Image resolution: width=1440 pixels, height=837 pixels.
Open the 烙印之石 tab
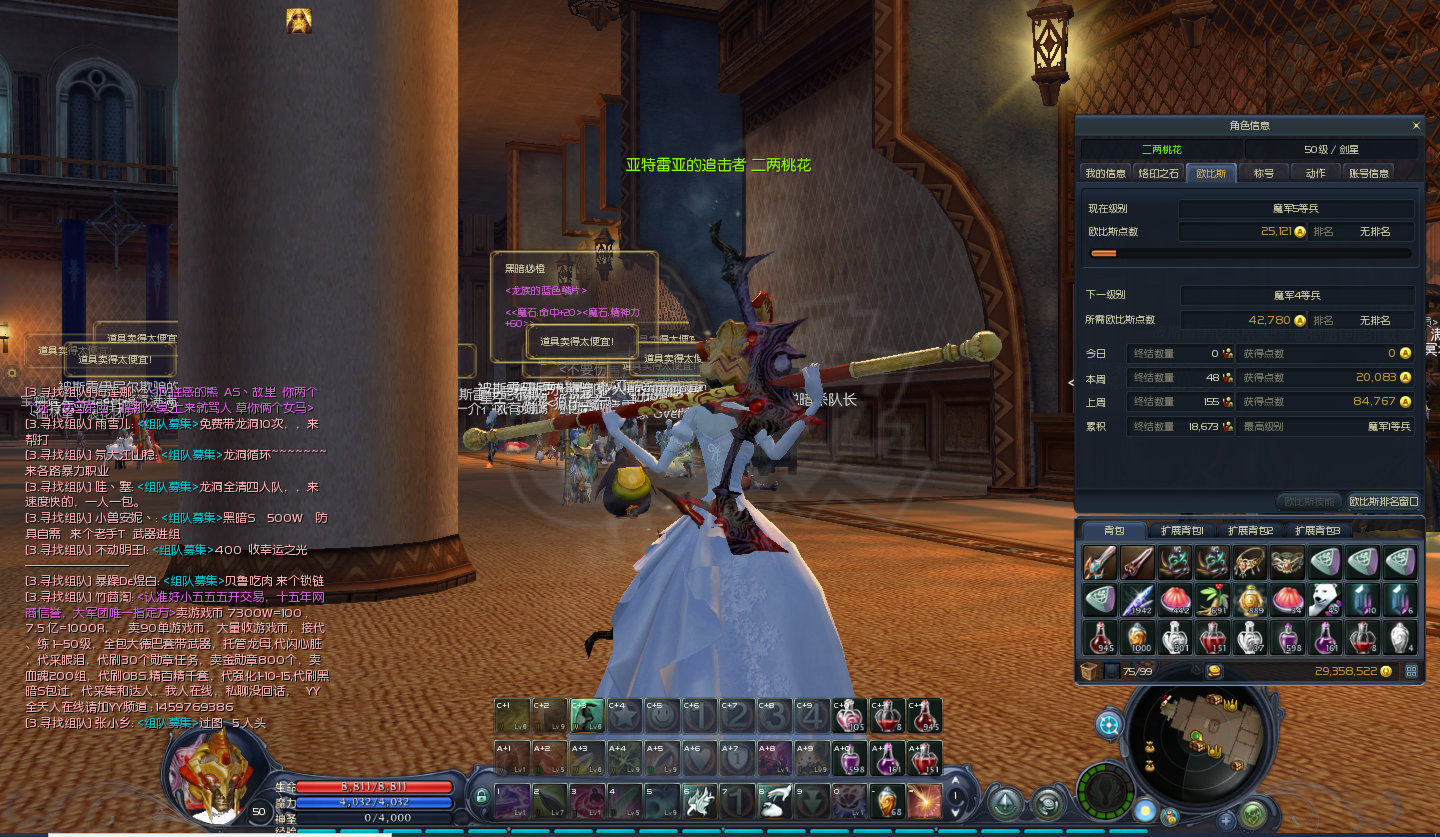click(x=1159, y=173)
